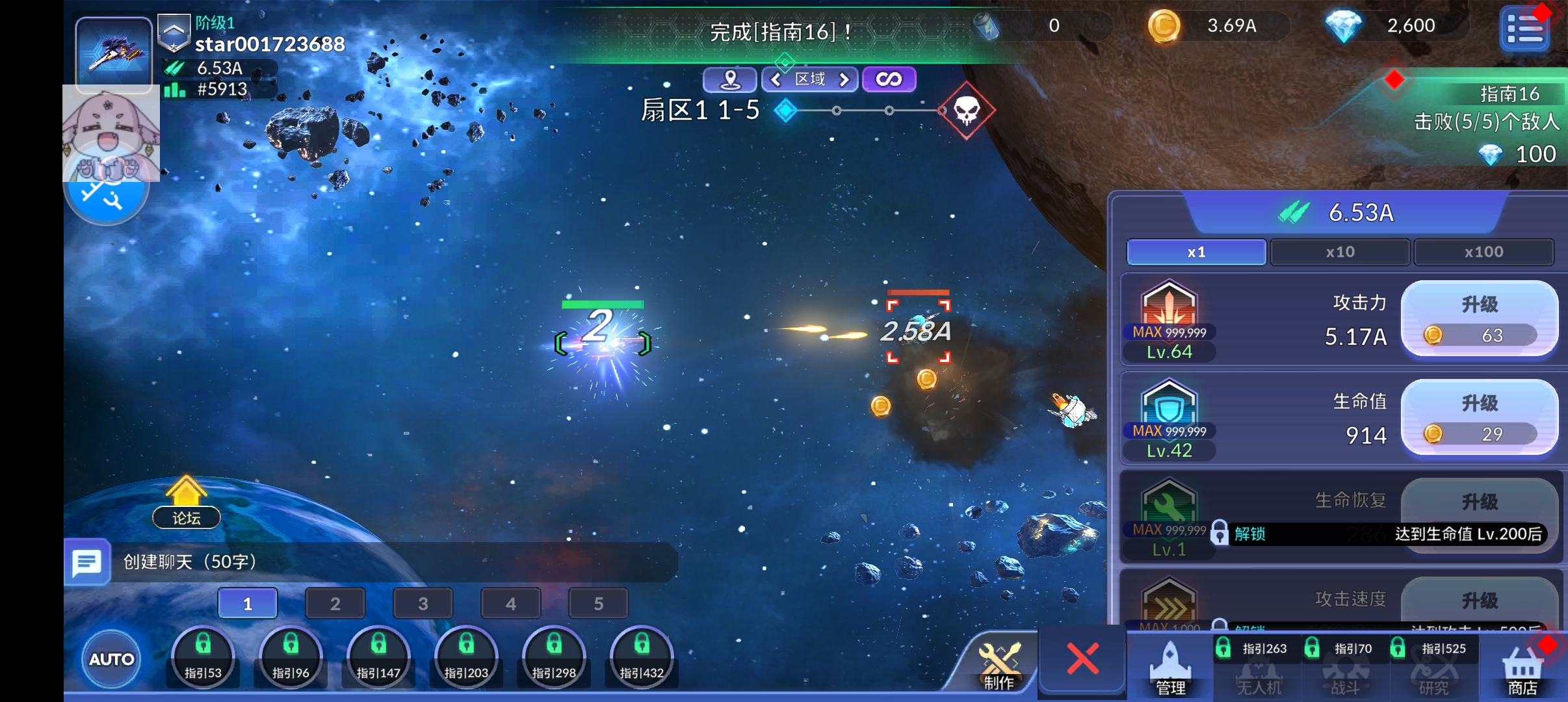Screen dimensions: 1568x702
Task: Select skill preset 5
Action: tap(598, 604)
